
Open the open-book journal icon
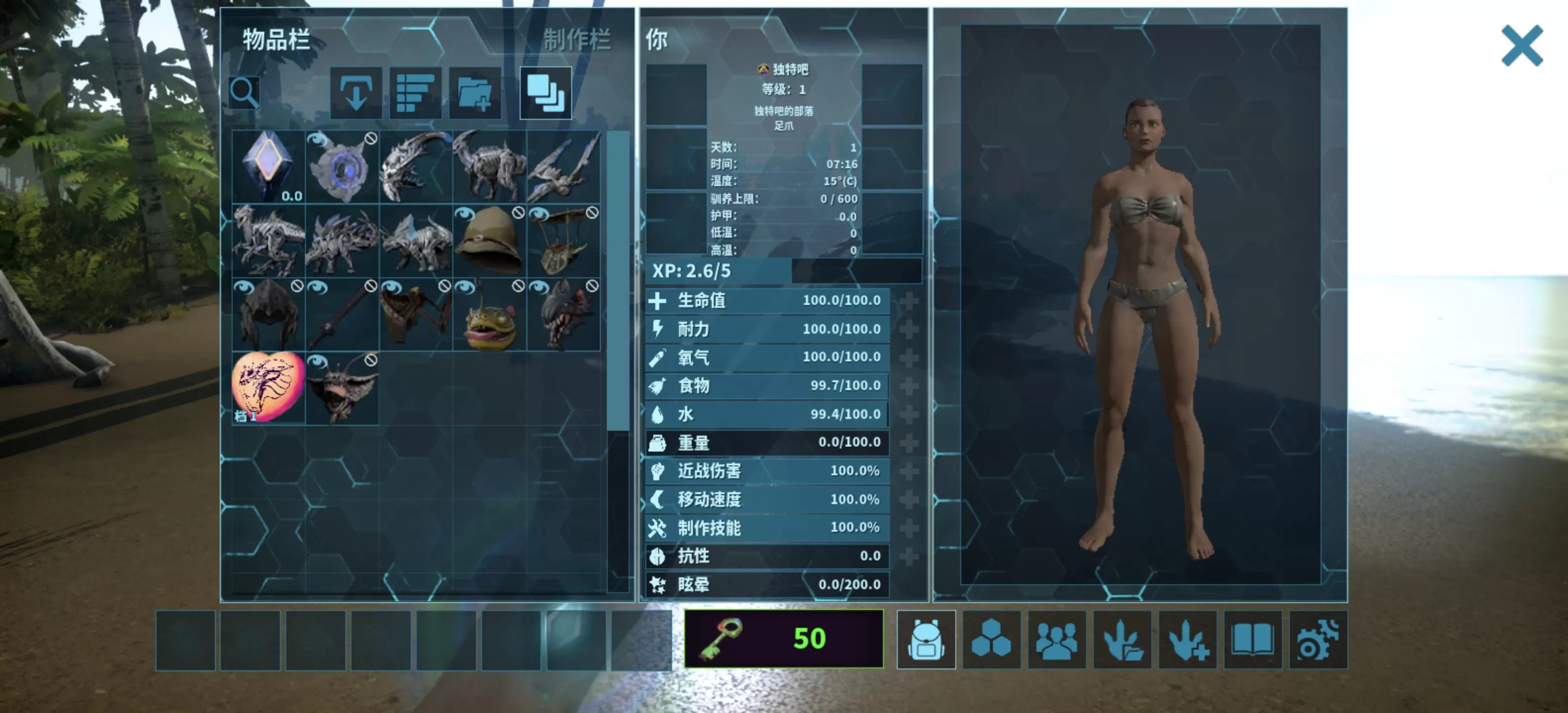(x=1253, y=640)
